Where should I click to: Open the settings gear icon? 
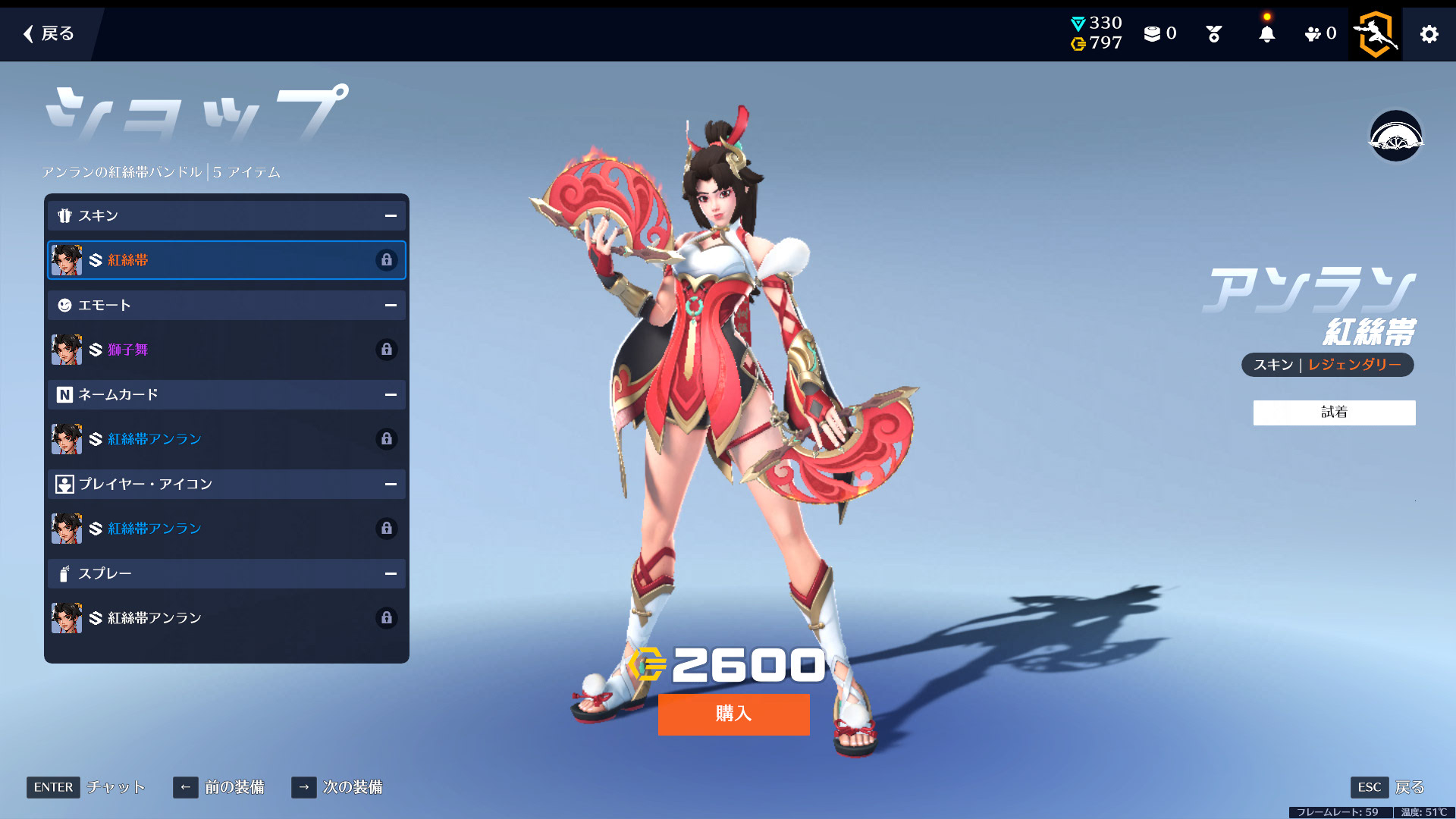coord(1429,34)
